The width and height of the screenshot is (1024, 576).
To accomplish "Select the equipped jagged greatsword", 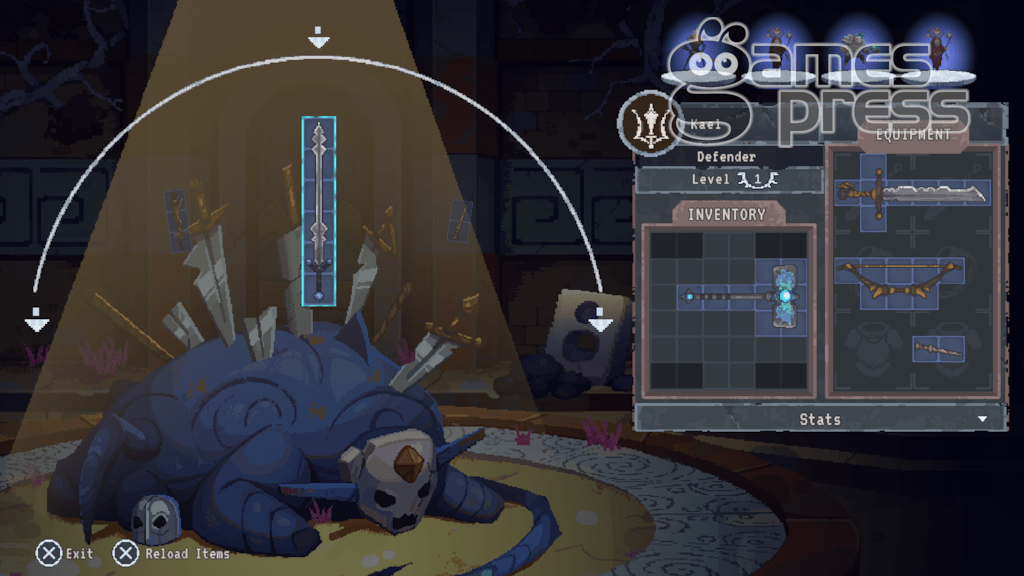I will click(x=914, y=192).
